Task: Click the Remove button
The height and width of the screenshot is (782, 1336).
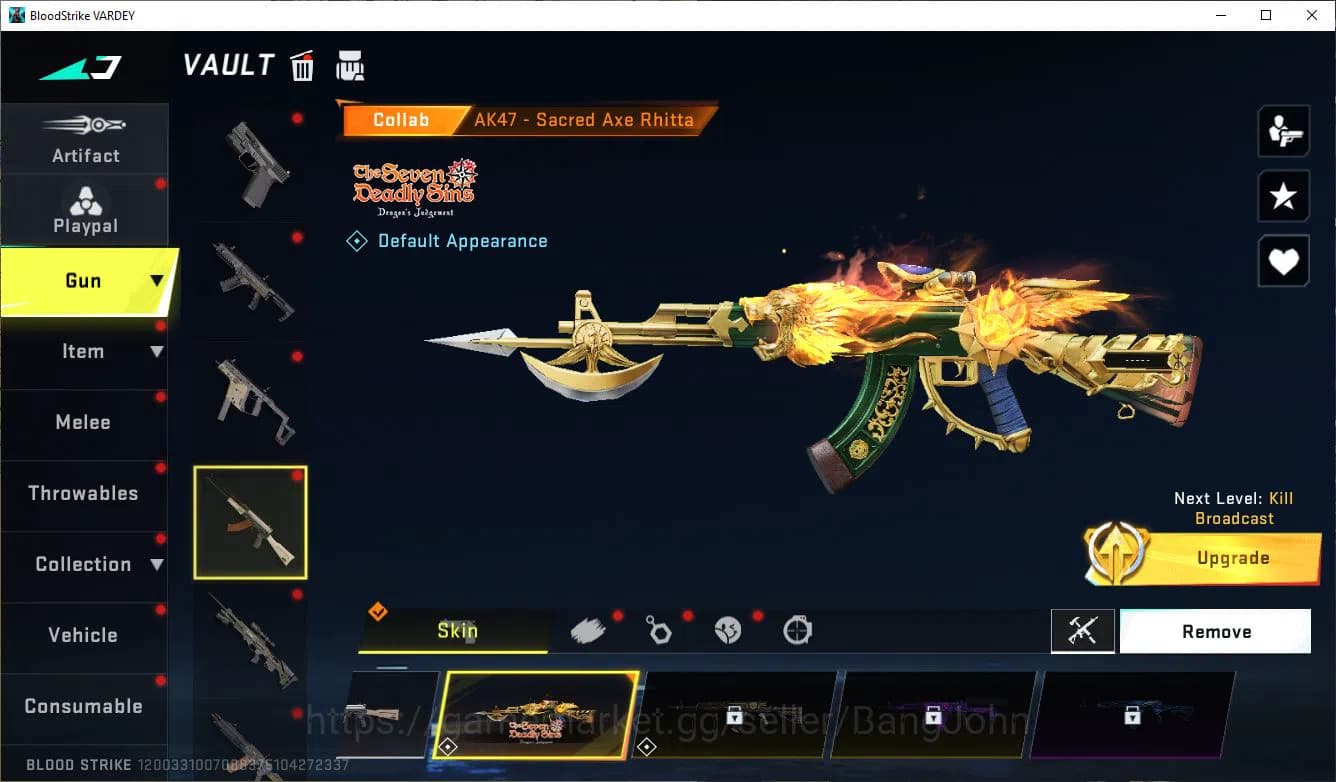Action: [x=1215, y=631]
